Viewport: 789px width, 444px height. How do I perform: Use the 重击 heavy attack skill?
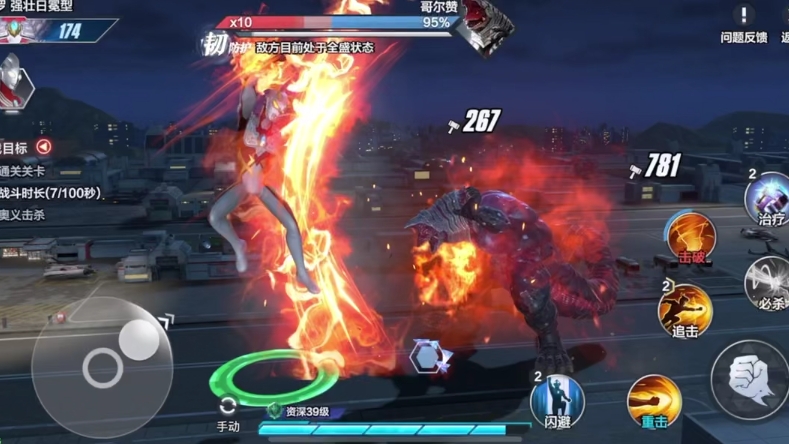click(x=654, y=400)
